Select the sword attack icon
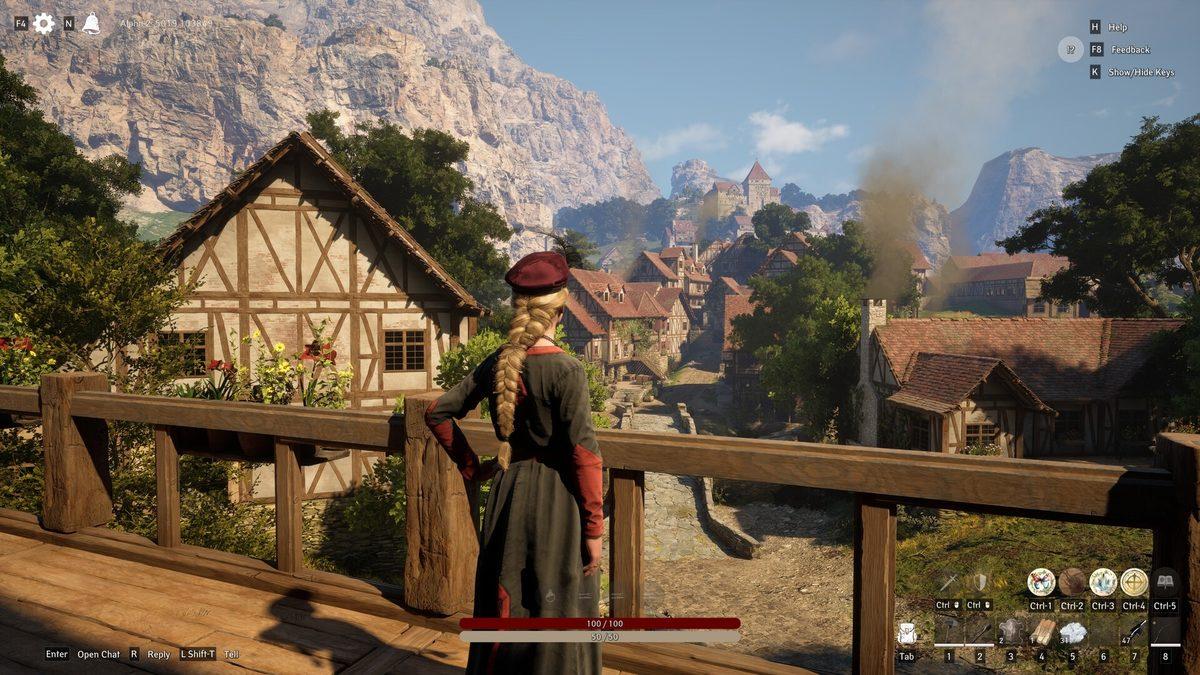 948,582
